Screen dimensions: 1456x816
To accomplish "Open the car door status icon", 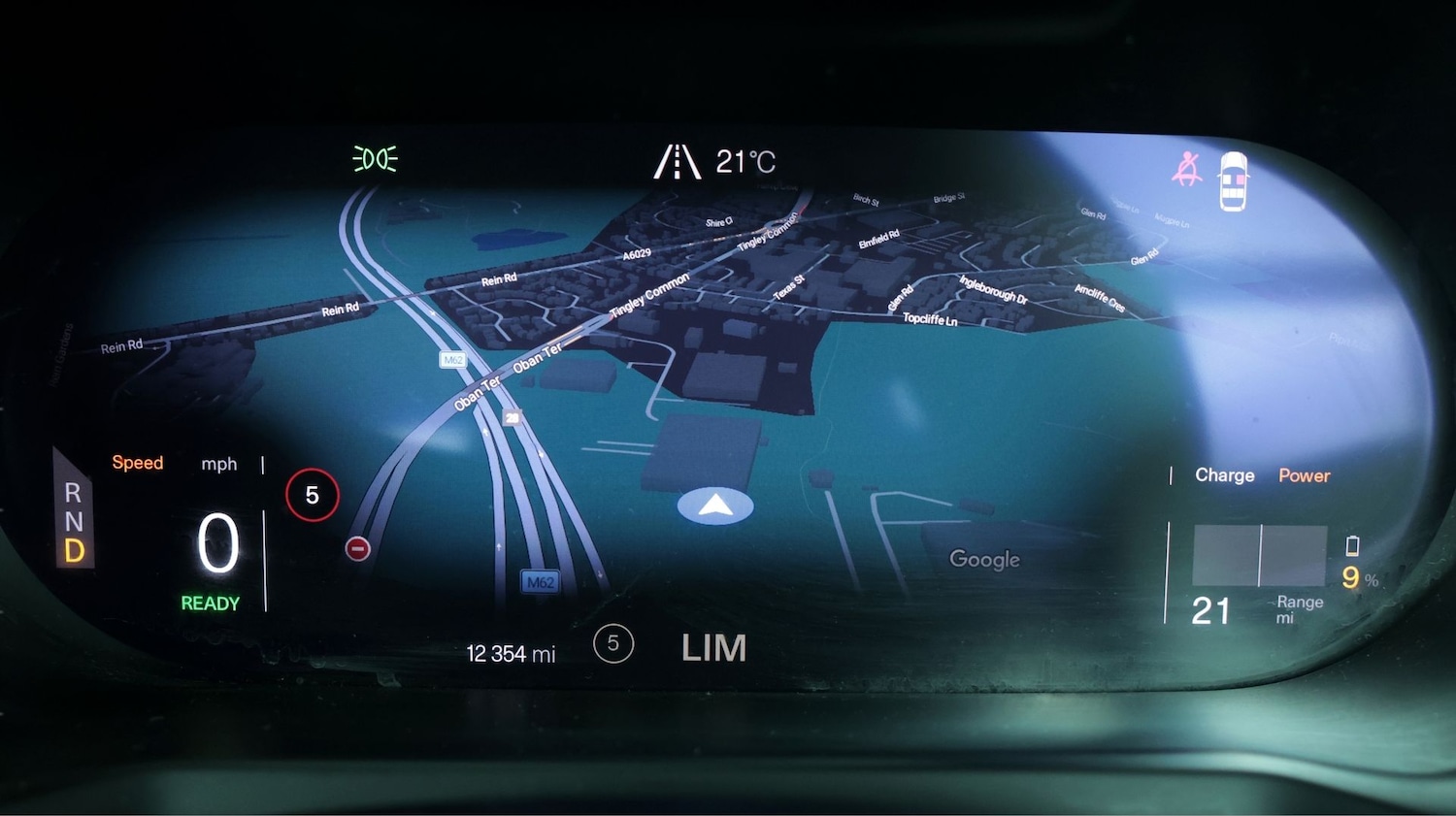I will tap(1233, 180).
